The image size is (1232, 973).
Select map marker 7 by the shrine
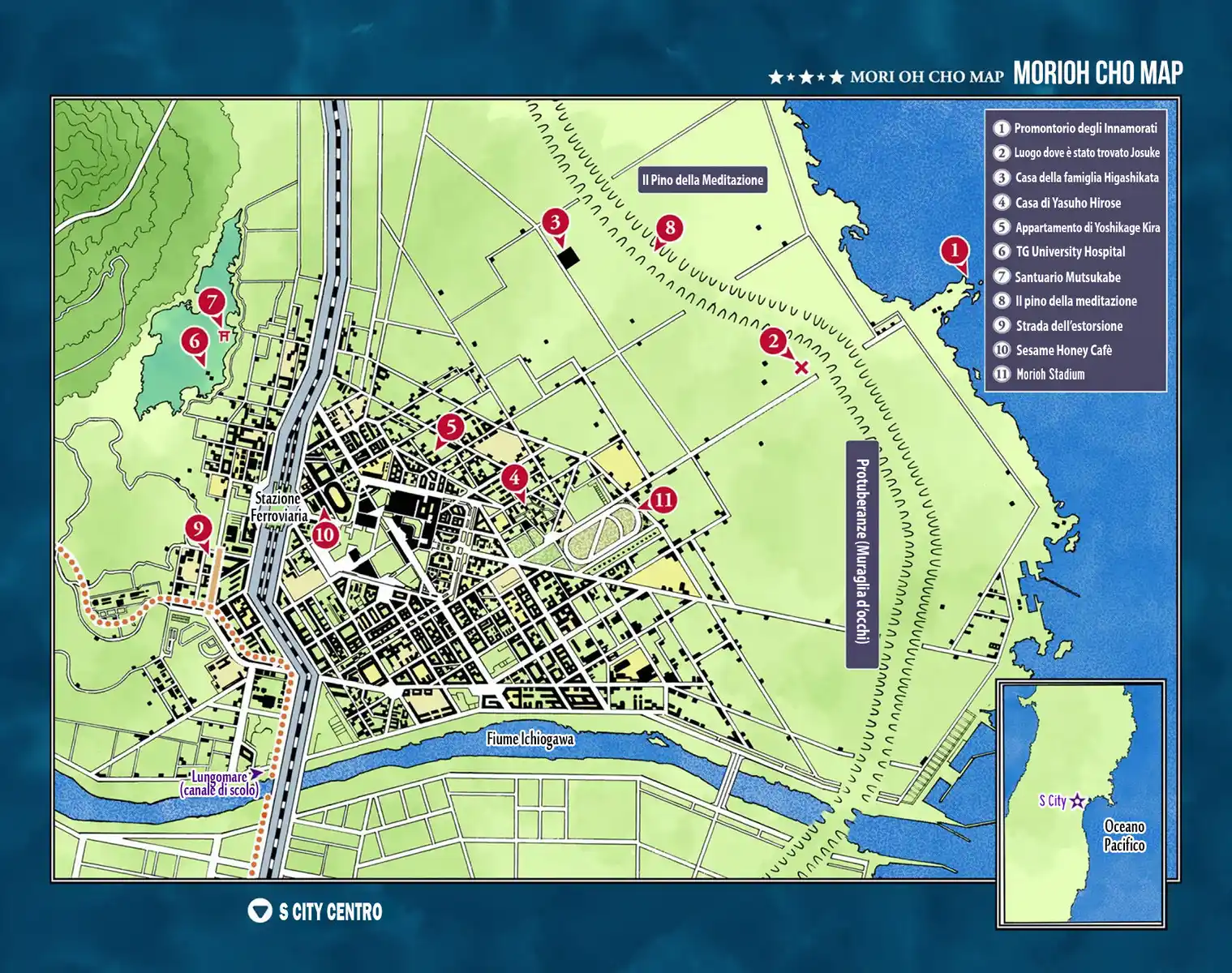click(x=212, y=302)
